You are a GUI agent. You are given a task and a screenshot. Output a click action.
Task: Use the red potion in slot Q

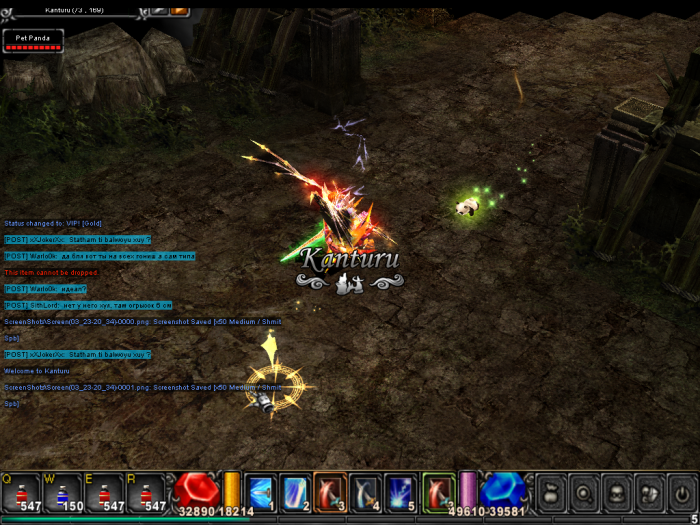[22, 492]
